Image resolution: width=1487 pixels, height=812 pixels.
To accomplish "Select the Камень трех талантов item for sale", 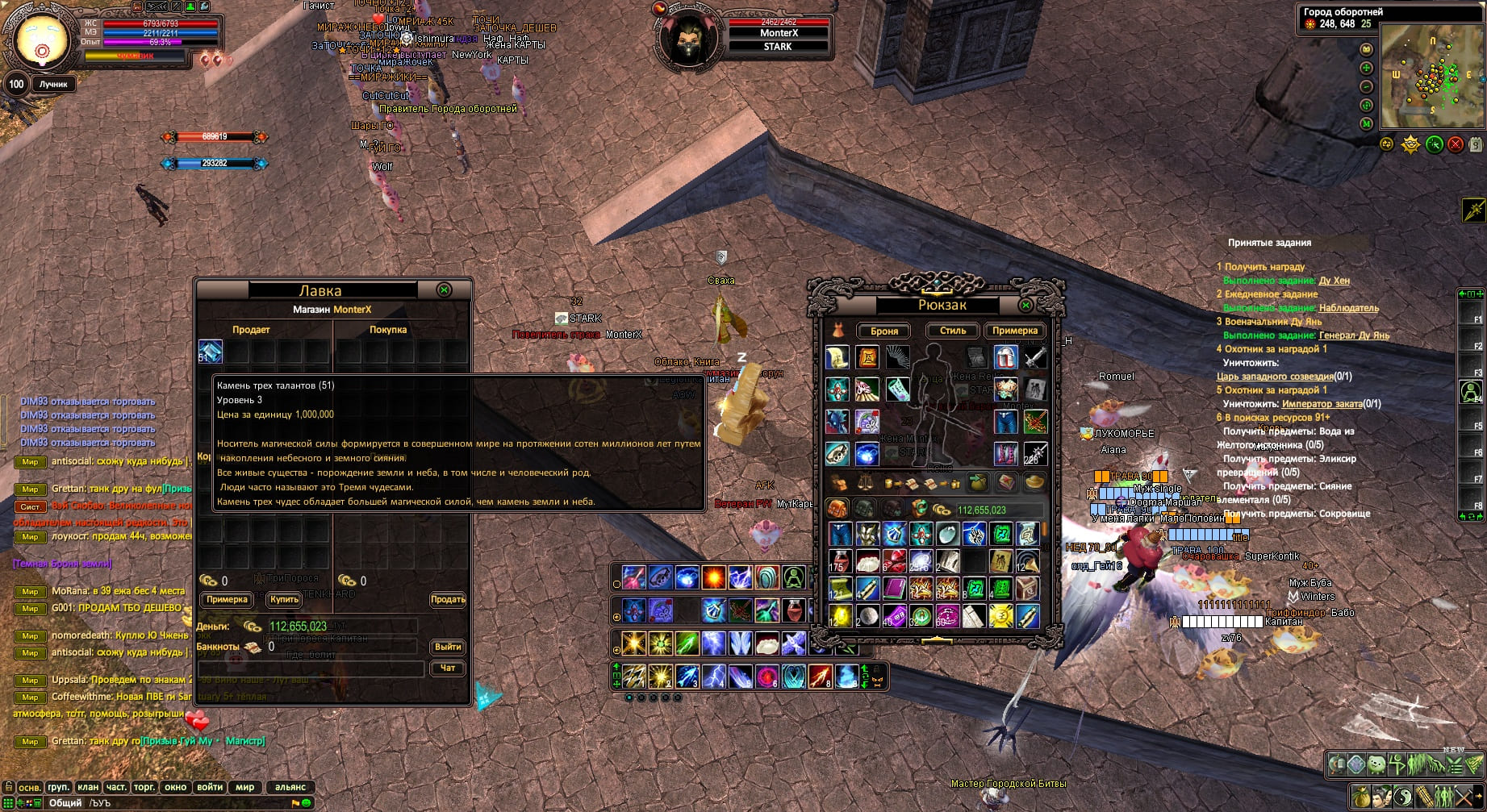I will click(x=211, y=352).
